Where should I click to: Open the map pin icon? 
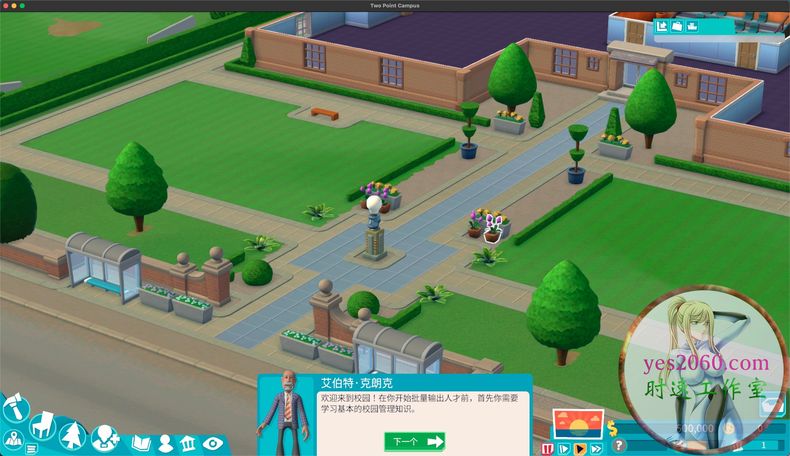13,441
